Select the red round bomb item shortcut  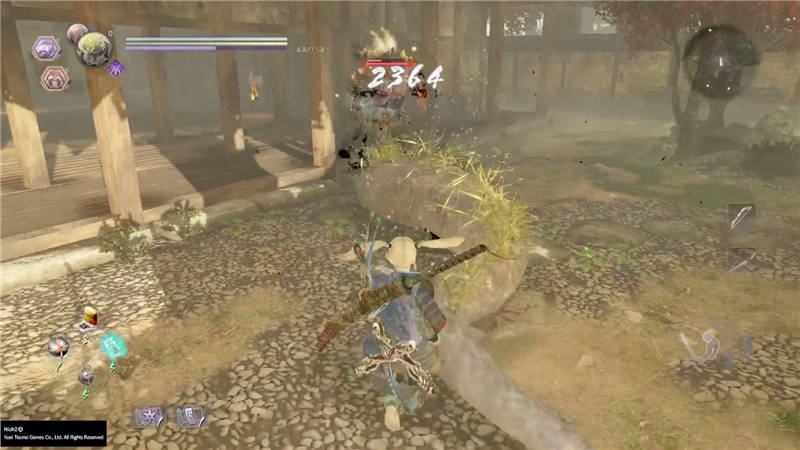[x=59, y=346]
